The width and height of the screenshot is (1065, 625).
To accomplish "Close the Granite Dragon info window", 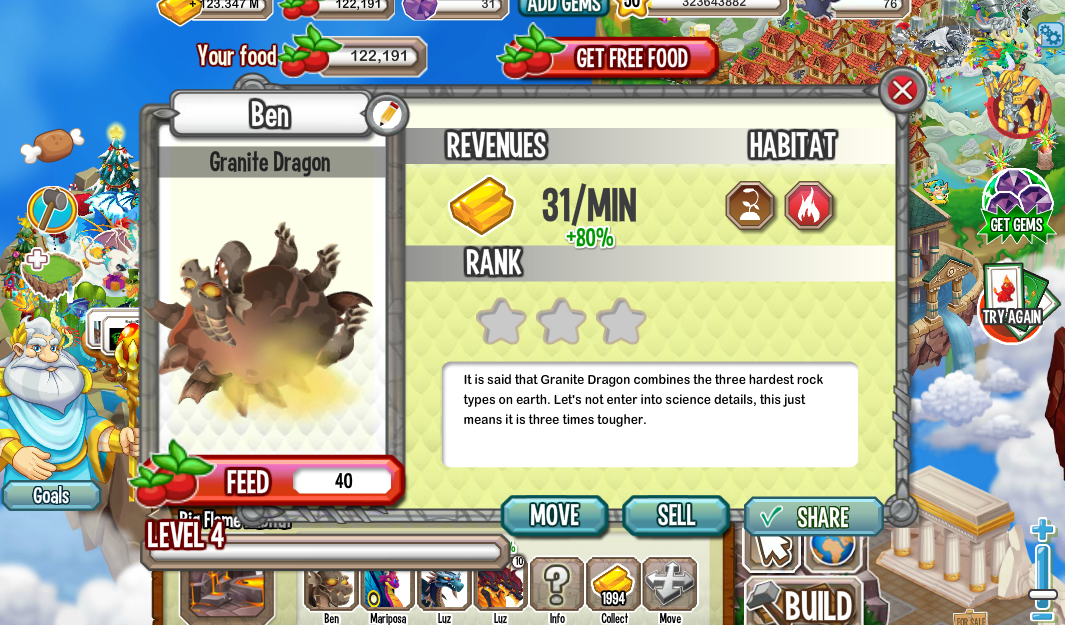I will point(902,90).
